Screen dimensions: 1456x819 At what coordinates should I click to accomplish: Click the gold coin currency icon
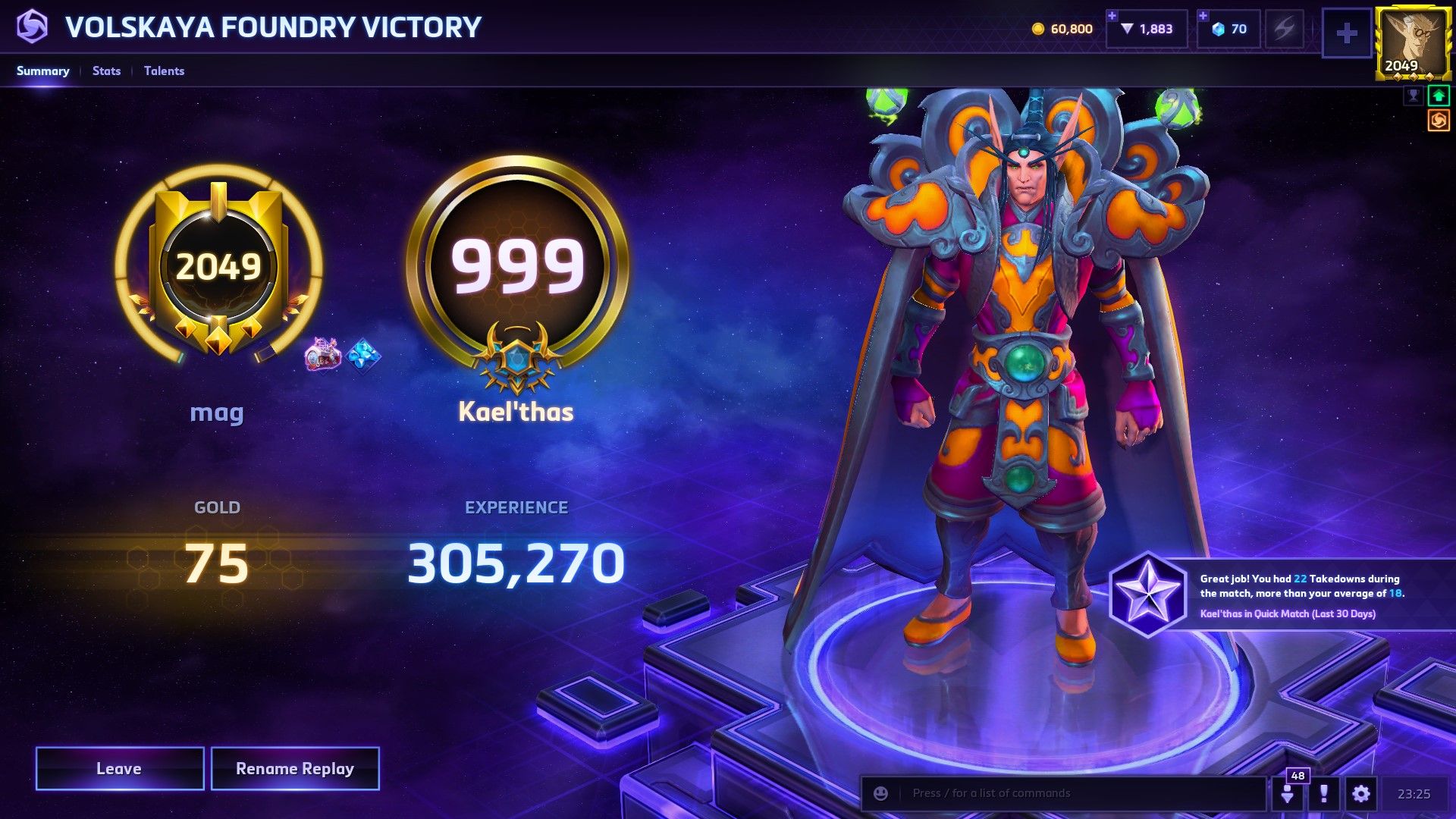pyautogui.click(x=1037, y=29)
